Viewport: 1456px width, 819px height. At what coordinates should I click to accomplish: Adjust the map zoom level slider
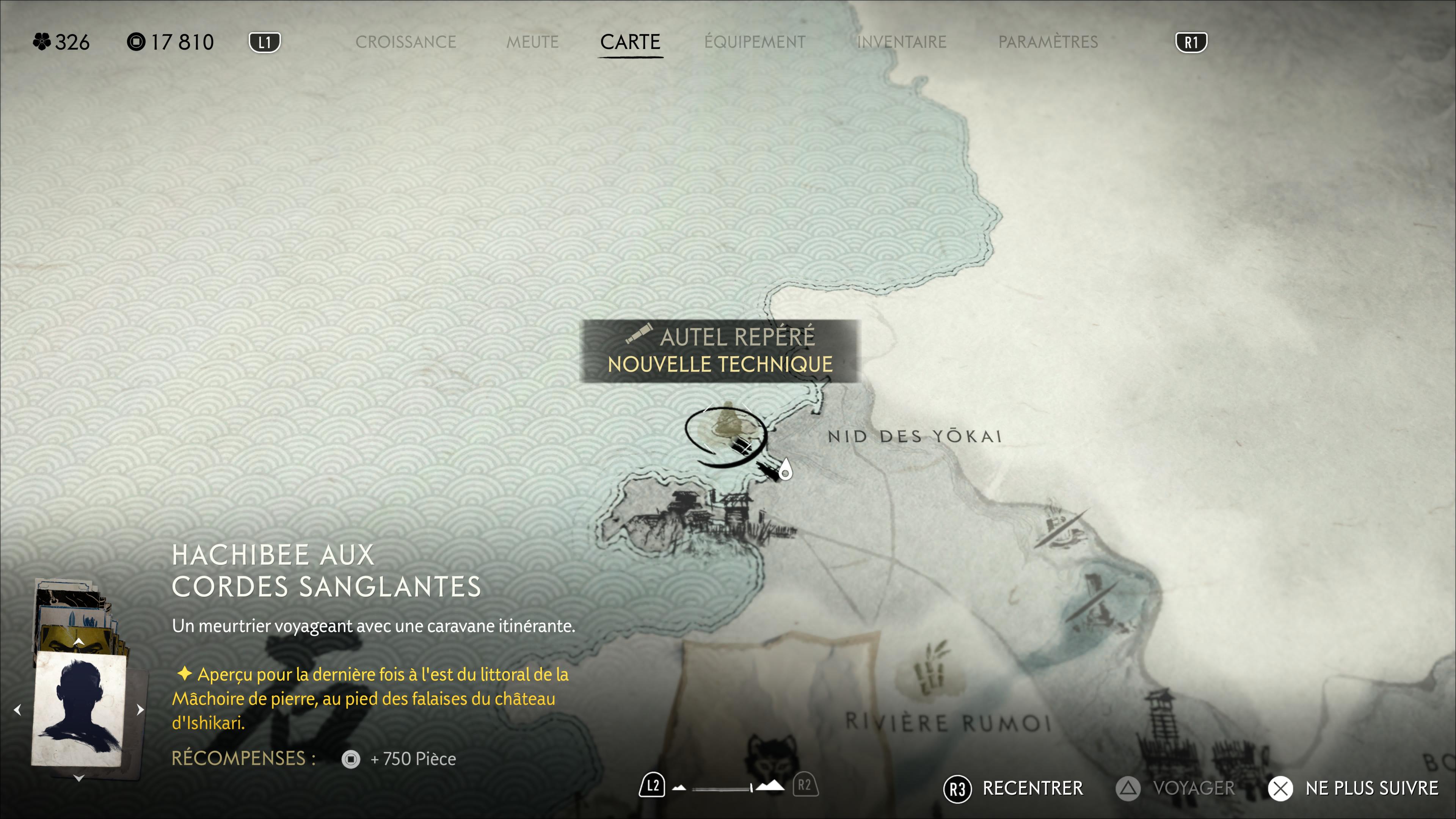coord(722,788)
